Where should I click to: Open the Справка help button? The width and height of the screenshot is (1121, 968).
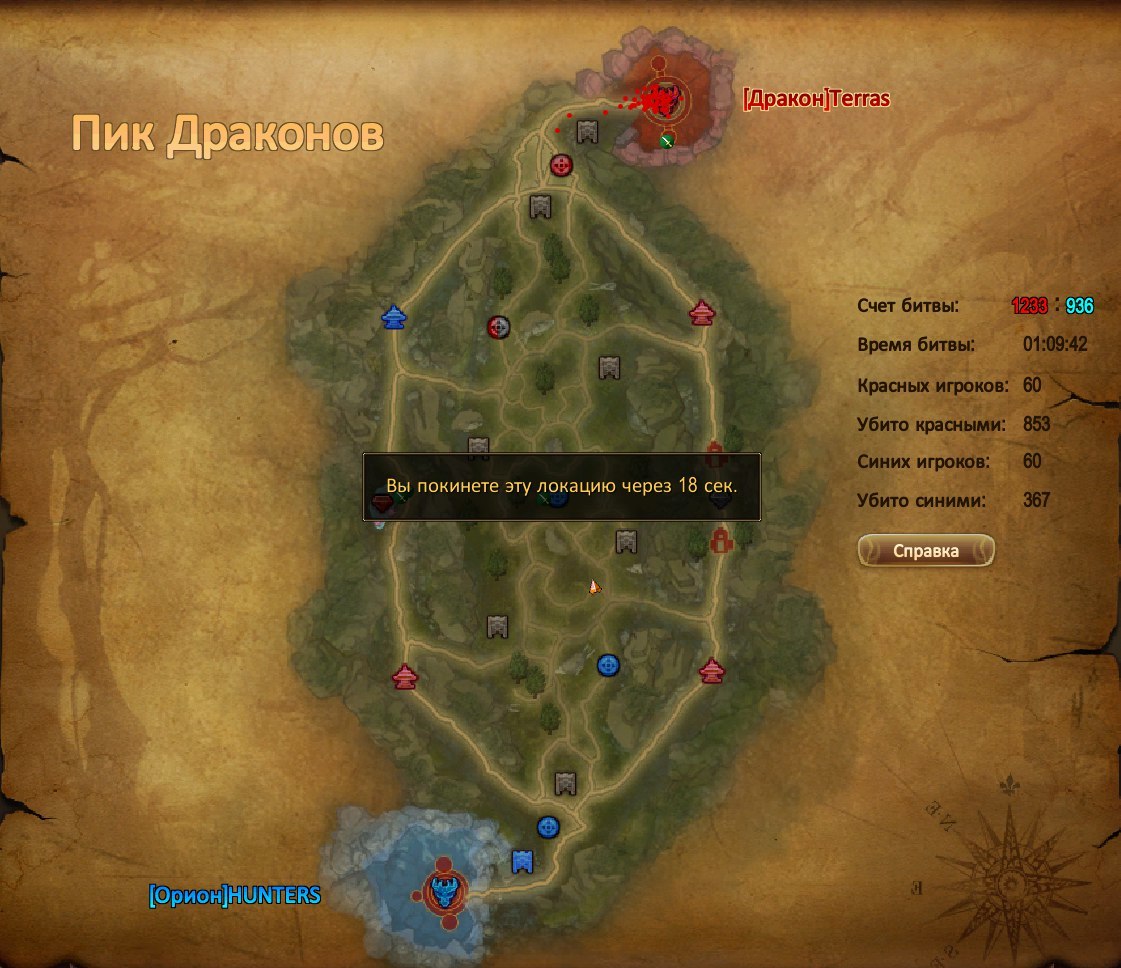(x=926, y=551)
